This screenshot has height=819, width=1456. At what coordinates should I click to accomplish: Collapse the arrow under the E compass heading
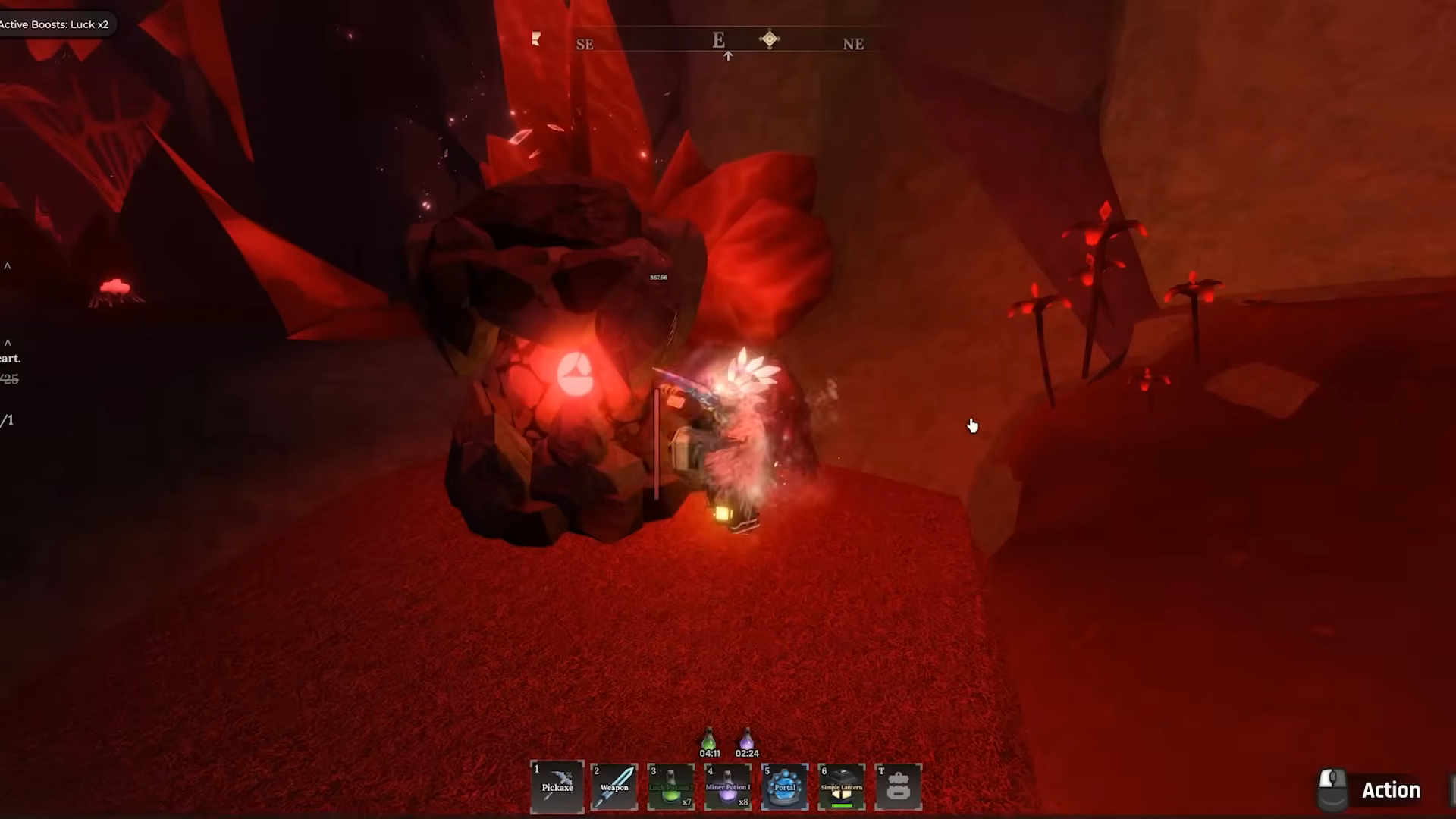click(x=727, y=55)
